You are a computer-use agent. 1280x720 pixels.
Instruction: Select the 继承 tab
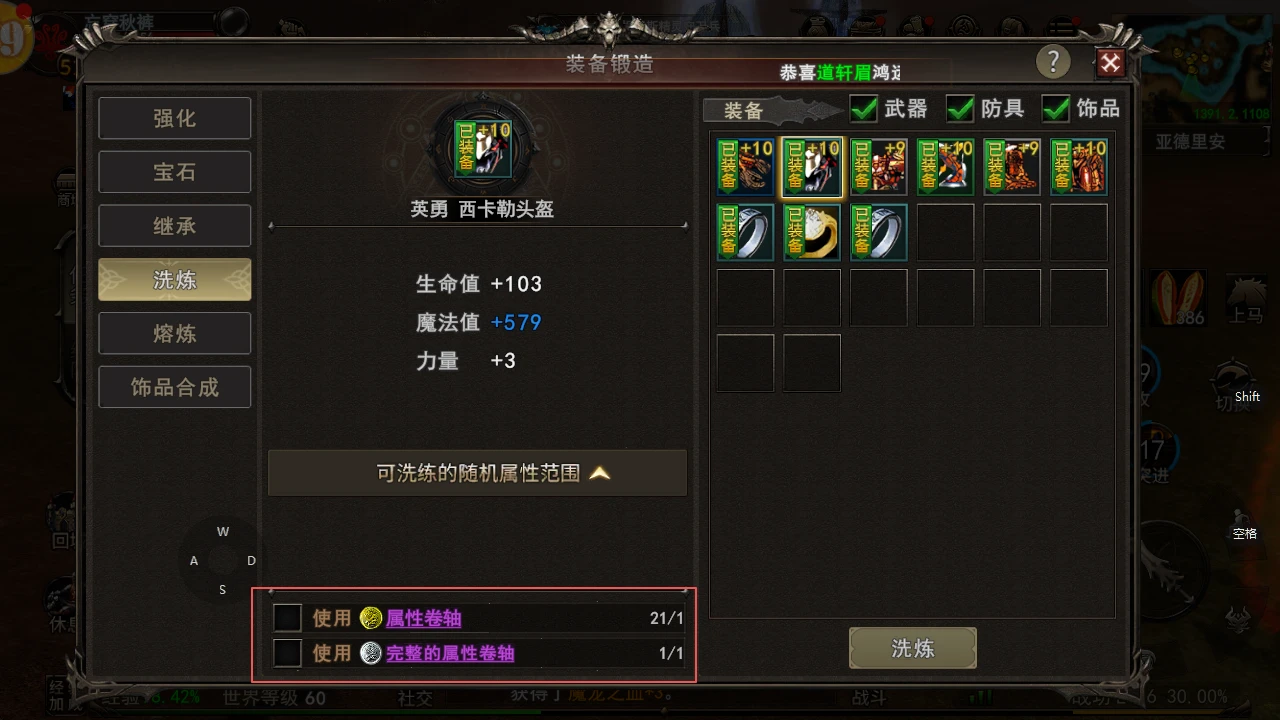pos(174,226)
